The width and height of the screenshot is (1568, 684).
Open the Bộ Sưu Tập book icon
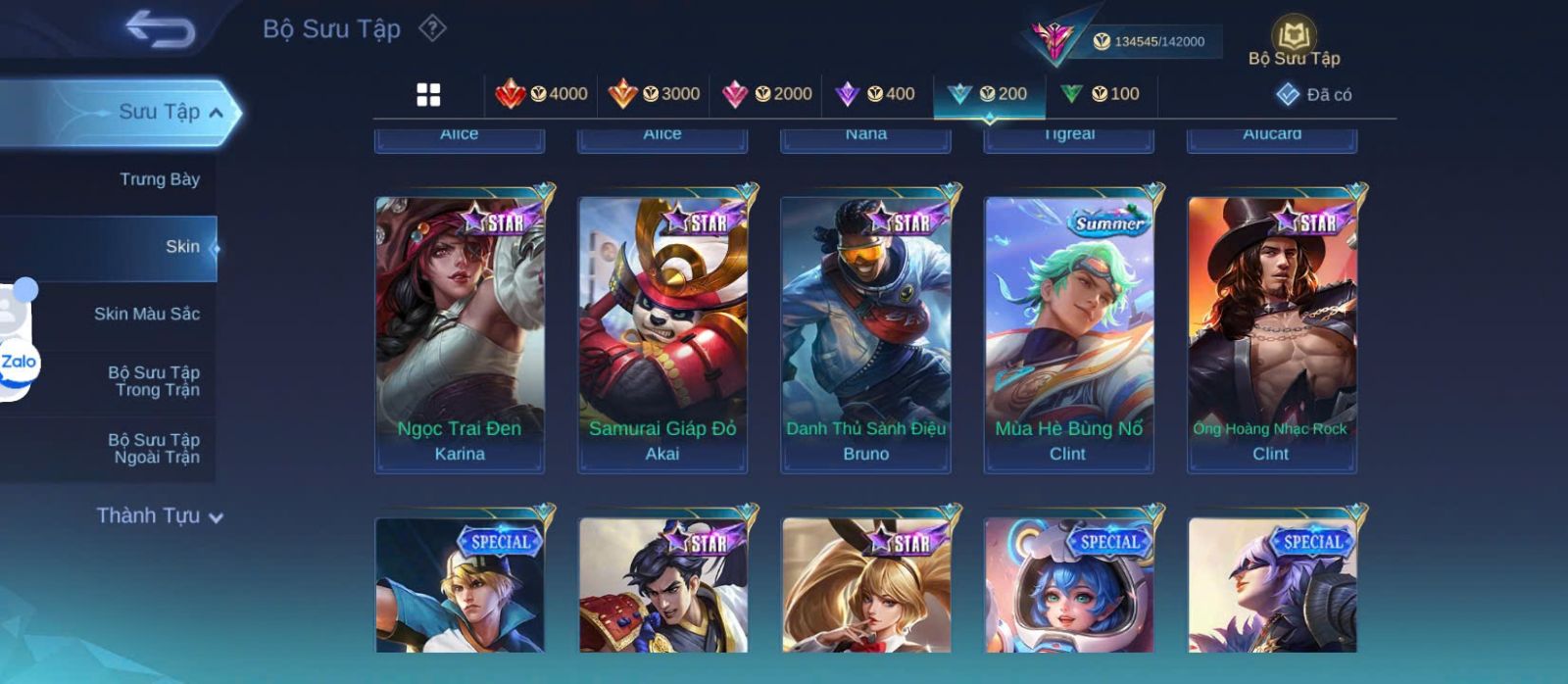(1294, 37)
